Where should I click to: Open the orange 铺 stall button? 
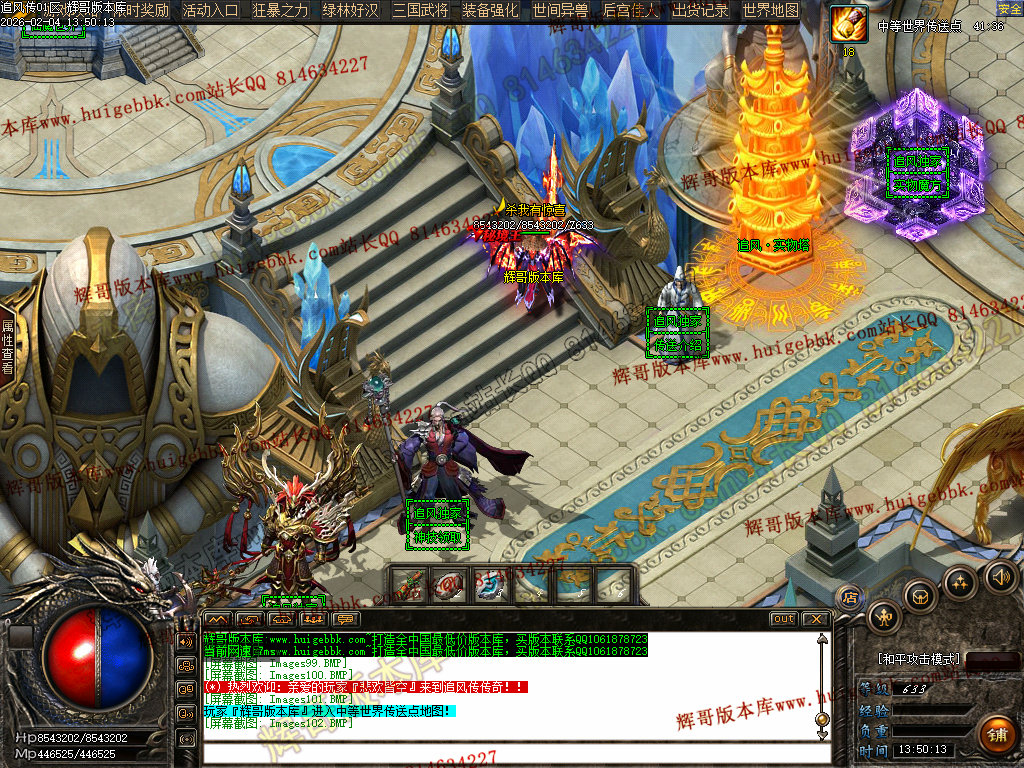(x=995, y=735)
